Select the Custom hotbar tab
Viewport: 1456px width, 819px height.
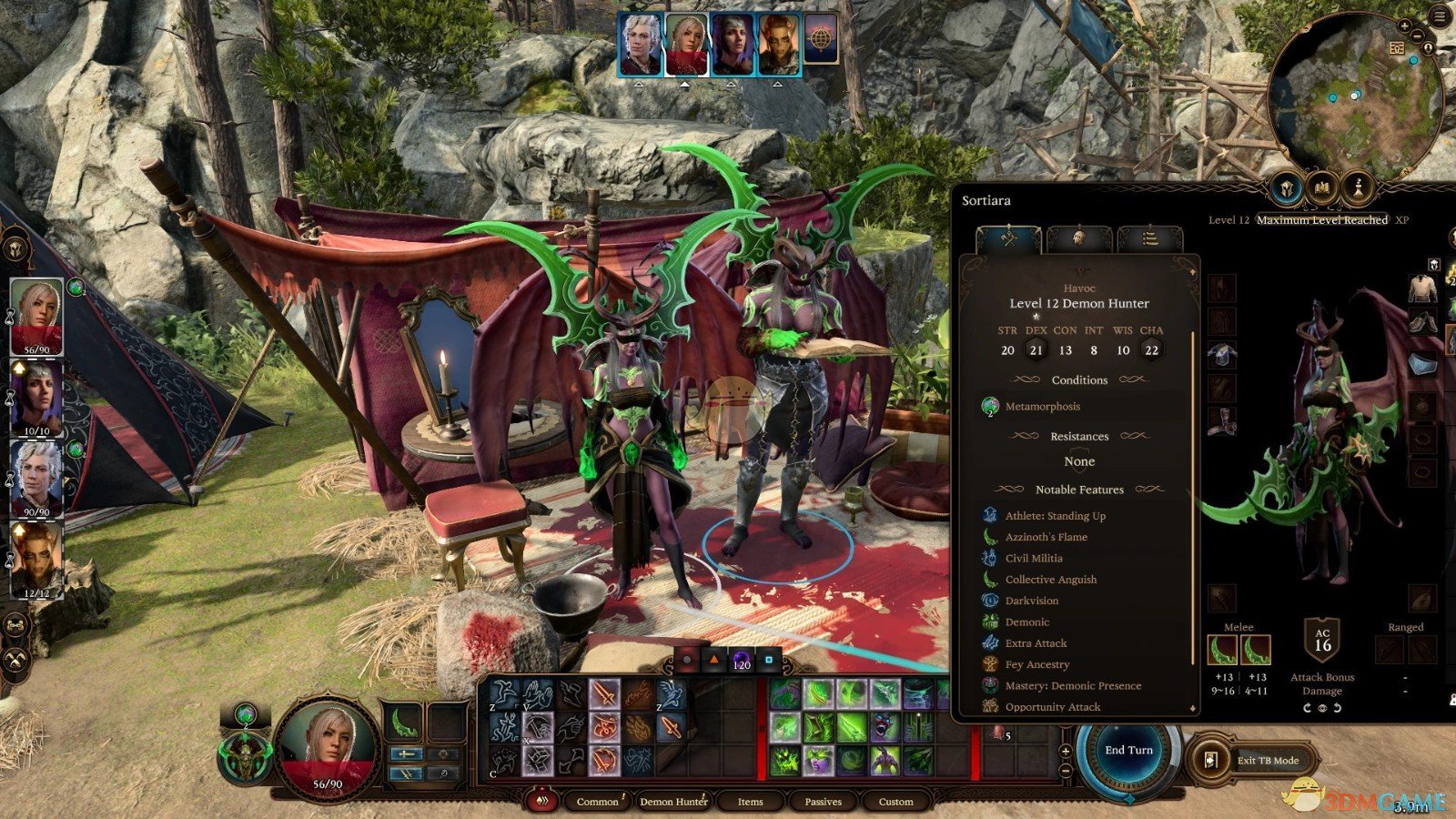(x=895, y=802)
